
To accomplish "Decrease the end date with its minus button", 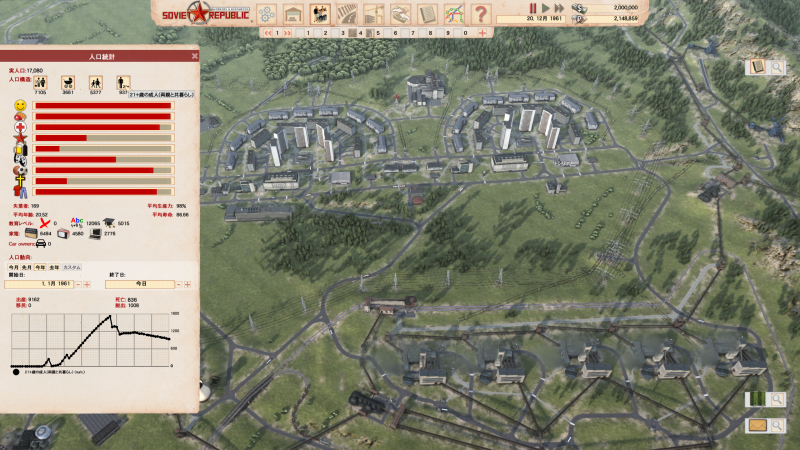I will point(178,284).
